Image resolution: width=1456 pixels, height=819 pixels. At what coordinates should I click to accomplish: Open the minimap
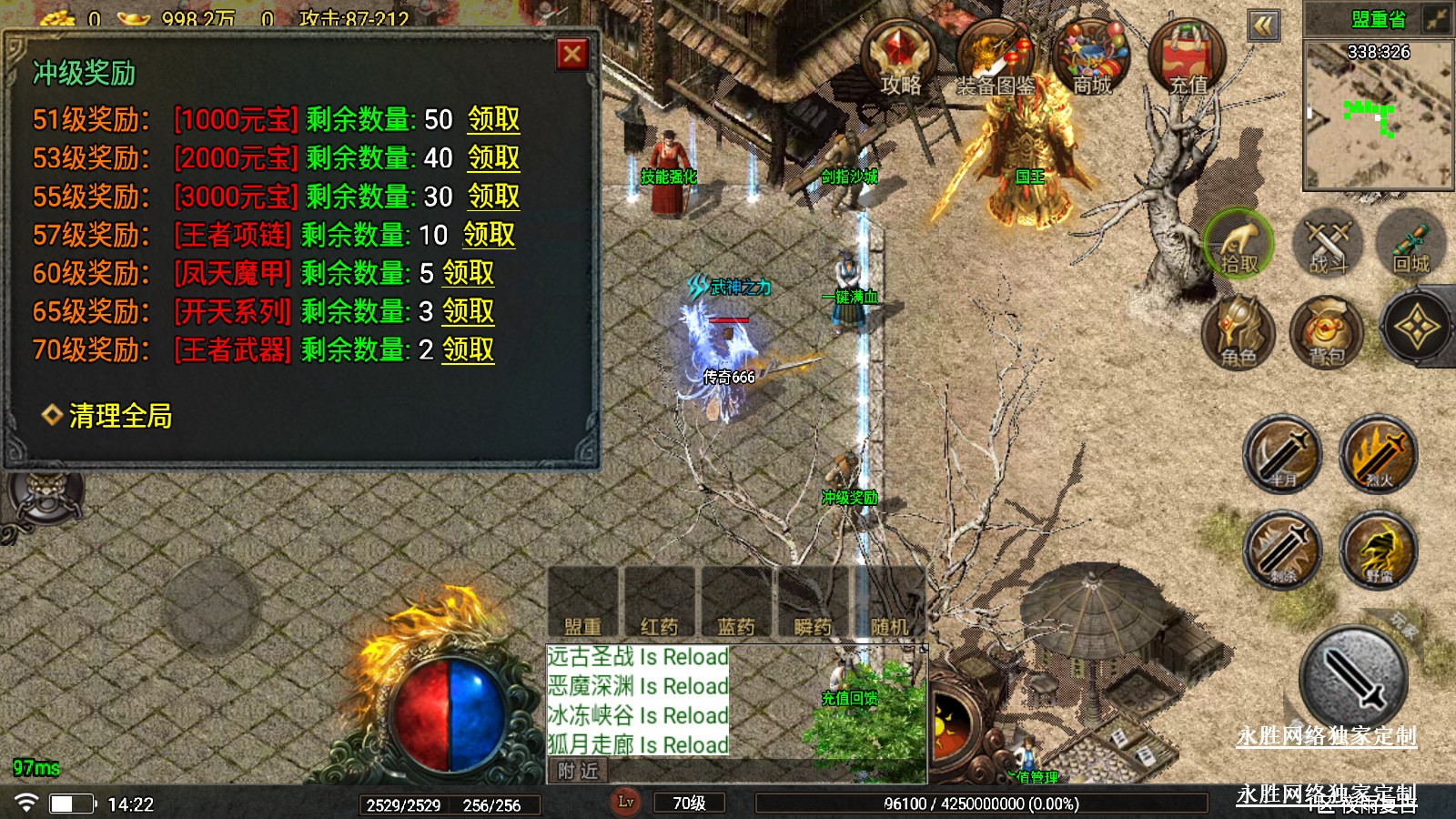1378,114
